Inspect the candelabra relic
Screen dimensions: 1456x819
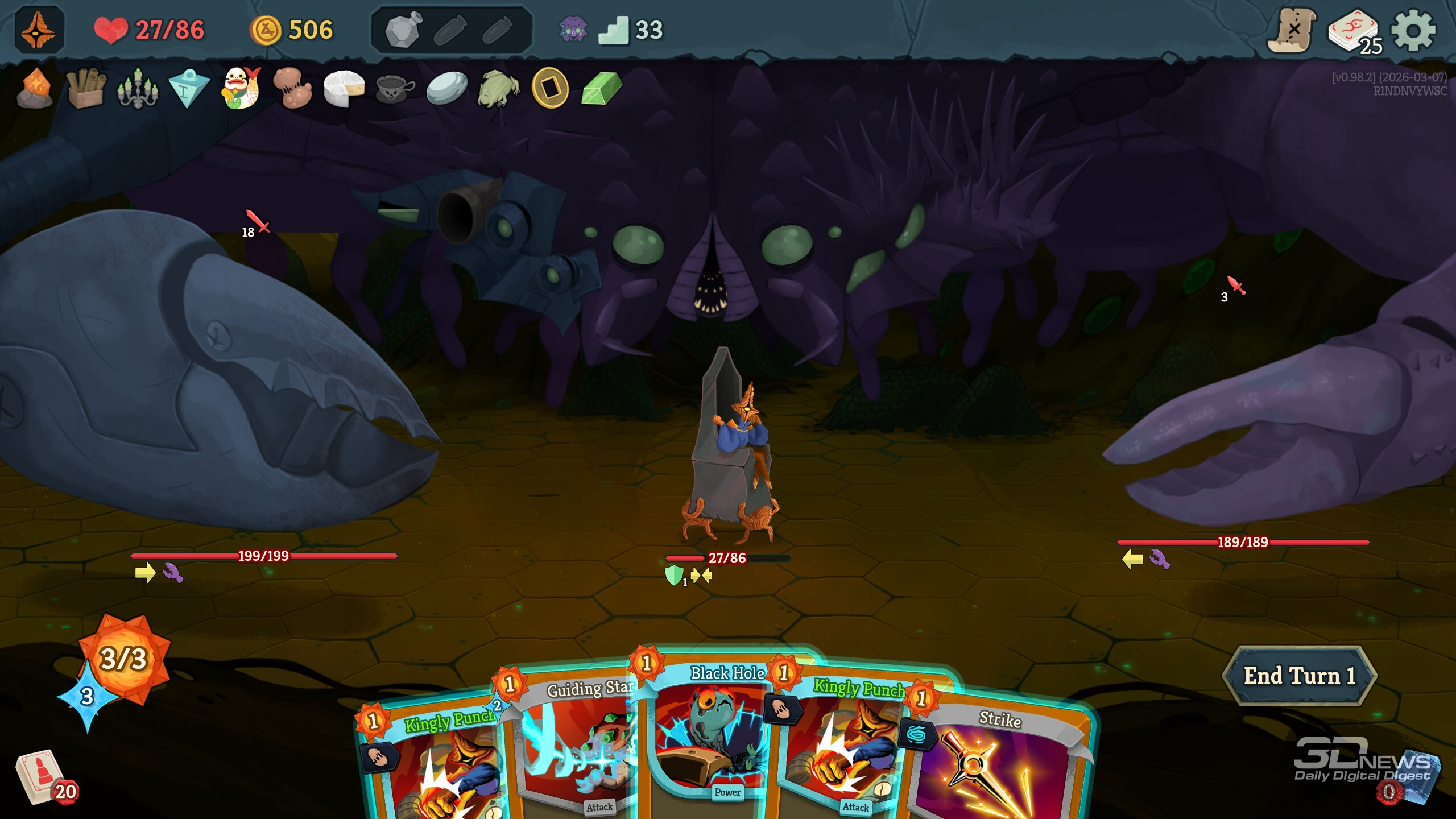pyautogui.click(x=137, y=88)
